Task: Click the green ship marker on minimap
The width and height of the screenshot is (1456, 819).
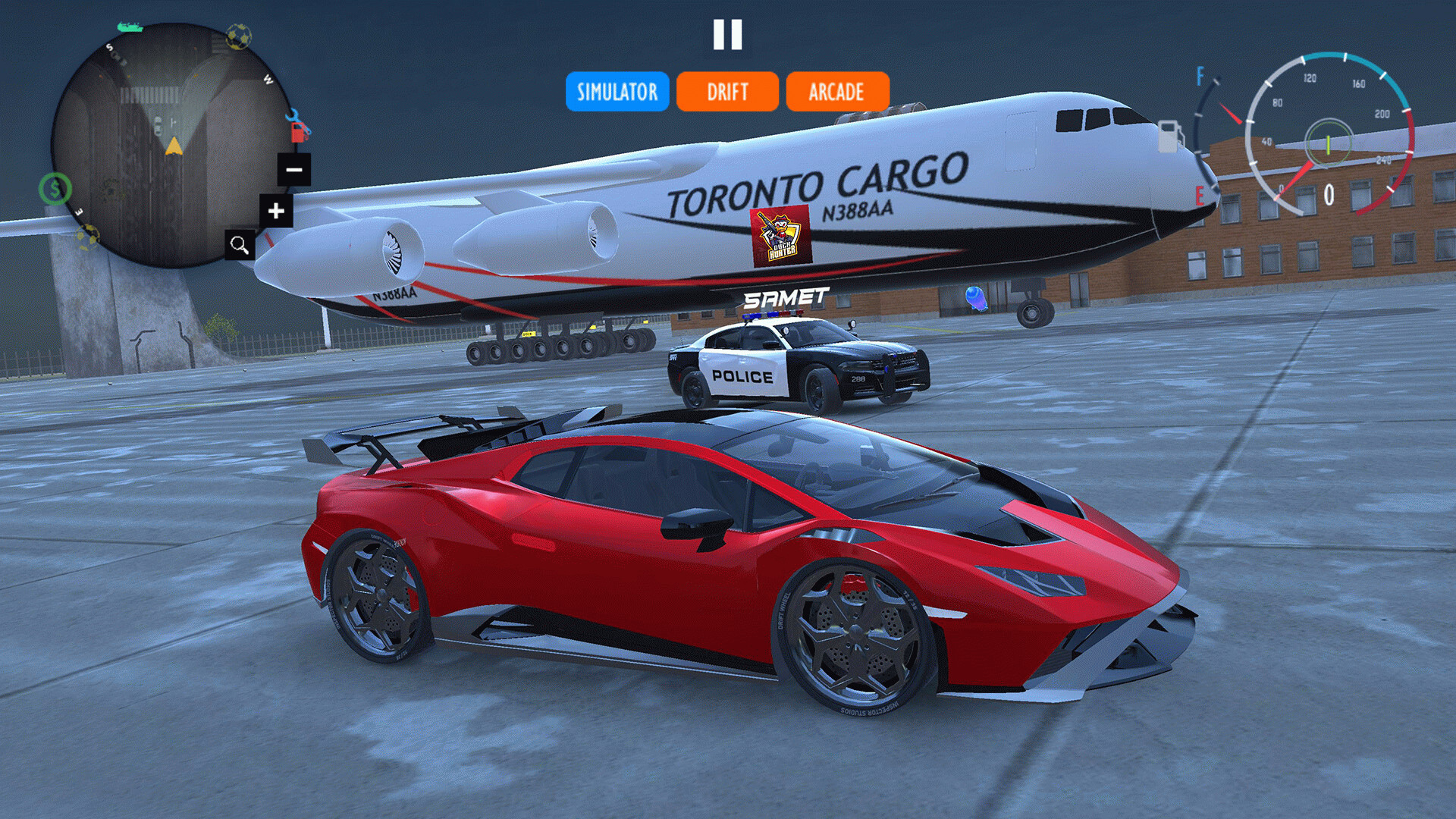Action: point(130,27)
